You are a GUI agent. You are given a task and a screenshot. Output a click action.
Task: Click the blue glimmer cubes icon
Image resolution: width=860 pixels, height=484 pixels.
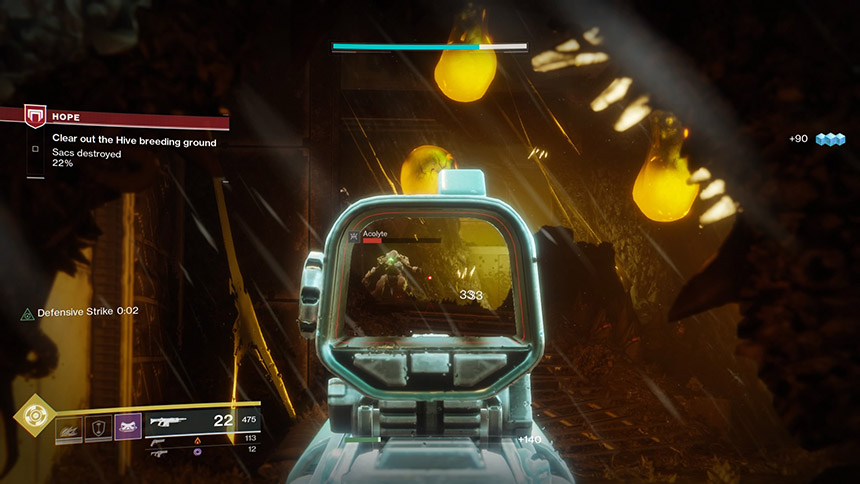830,139
